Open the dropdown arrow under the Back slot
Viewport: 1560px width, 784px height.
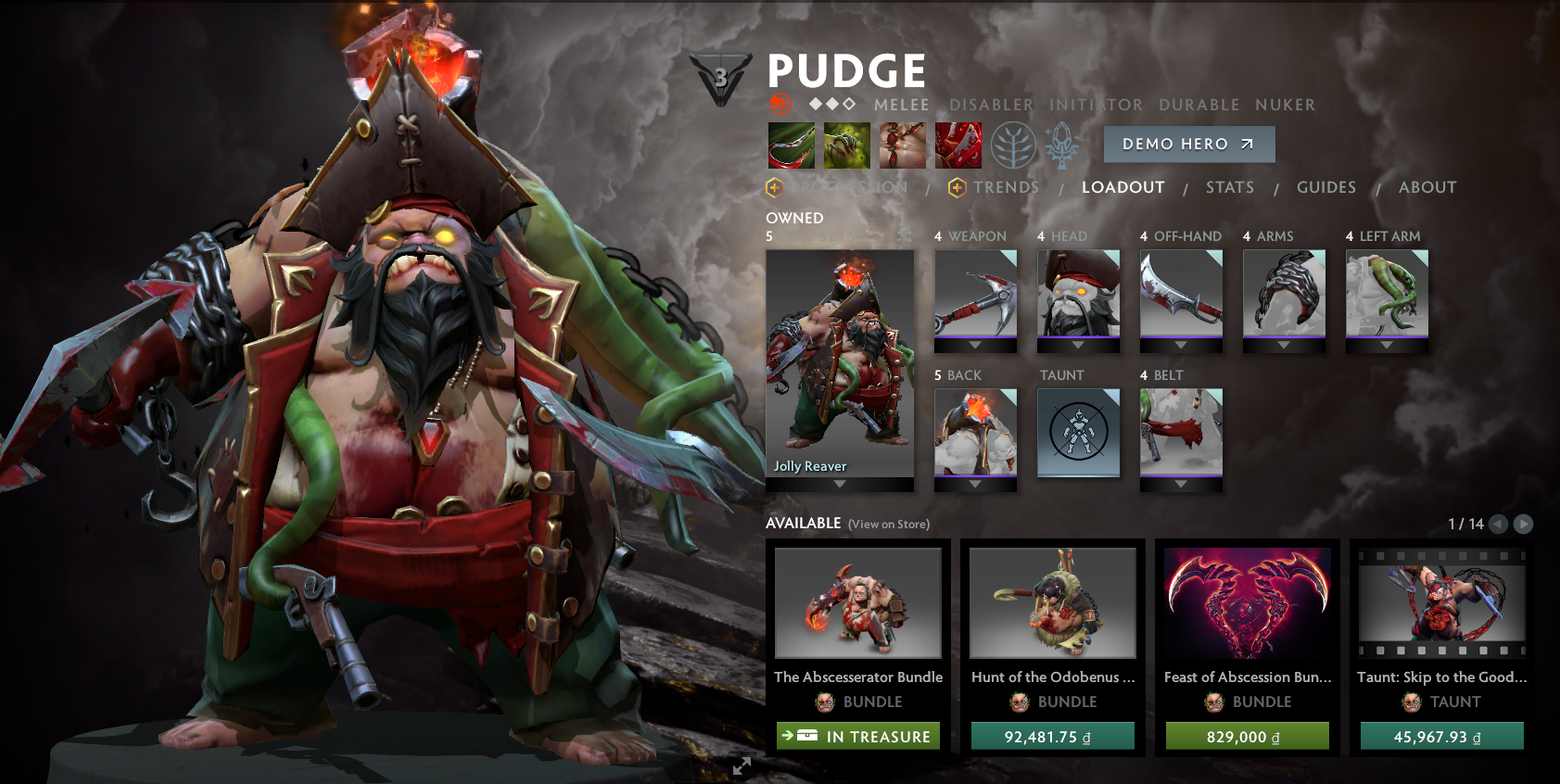coord(976,486)
